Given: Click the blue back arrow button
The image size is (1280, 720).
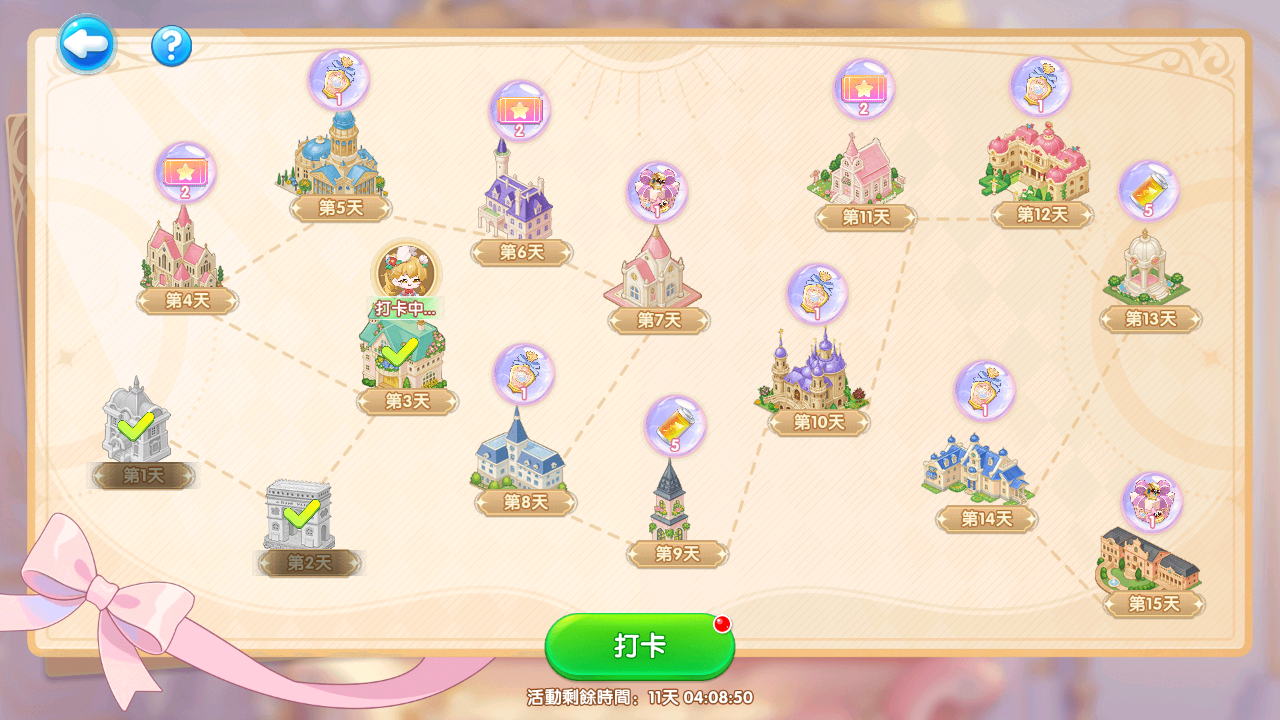Looking at the screenshot, I should coord(86,44).
